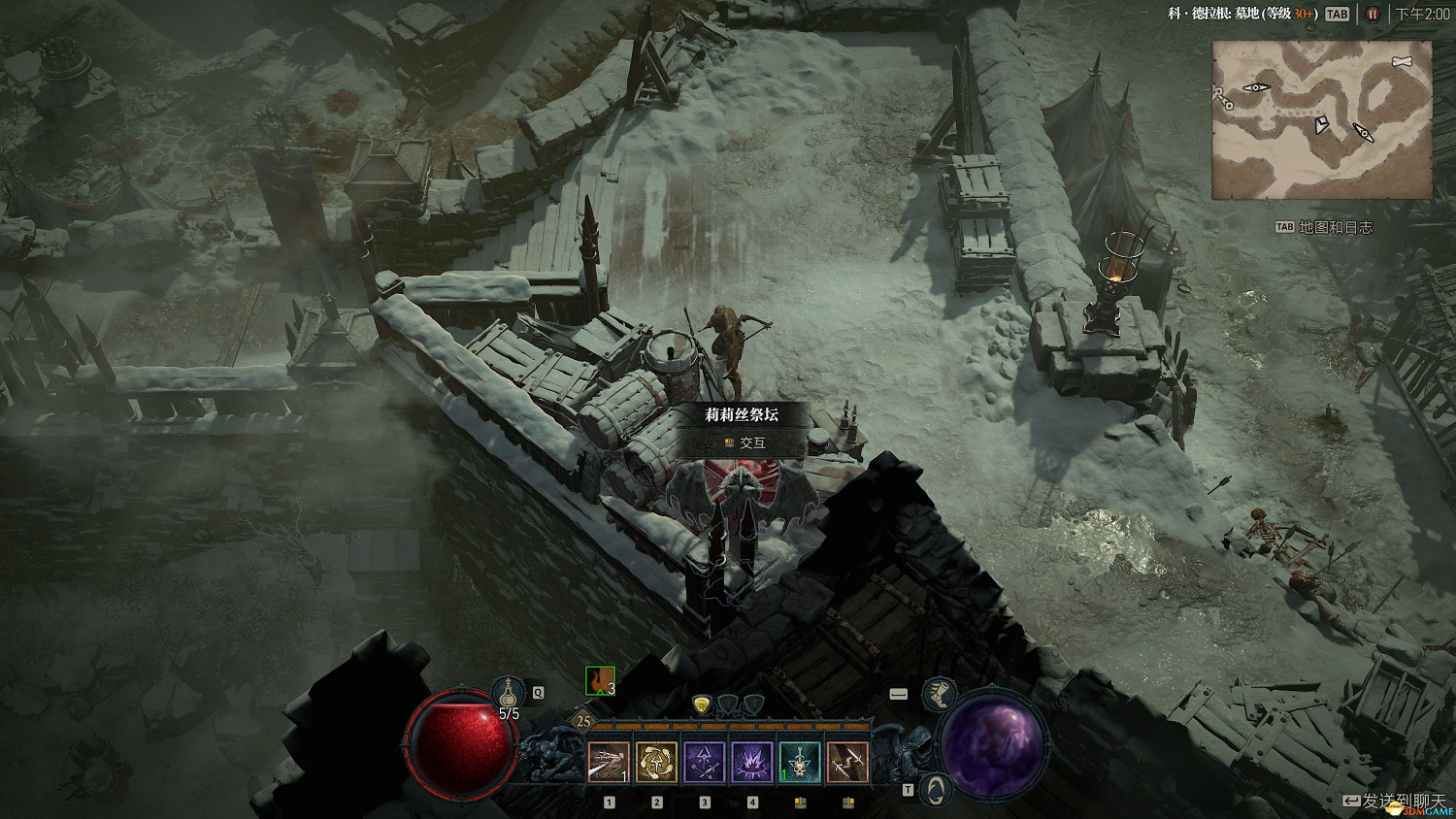Cast the purple crossed-arrows skill in slot 3
This screenshot has width=1456, height=819.
click(x=704, y=762)
